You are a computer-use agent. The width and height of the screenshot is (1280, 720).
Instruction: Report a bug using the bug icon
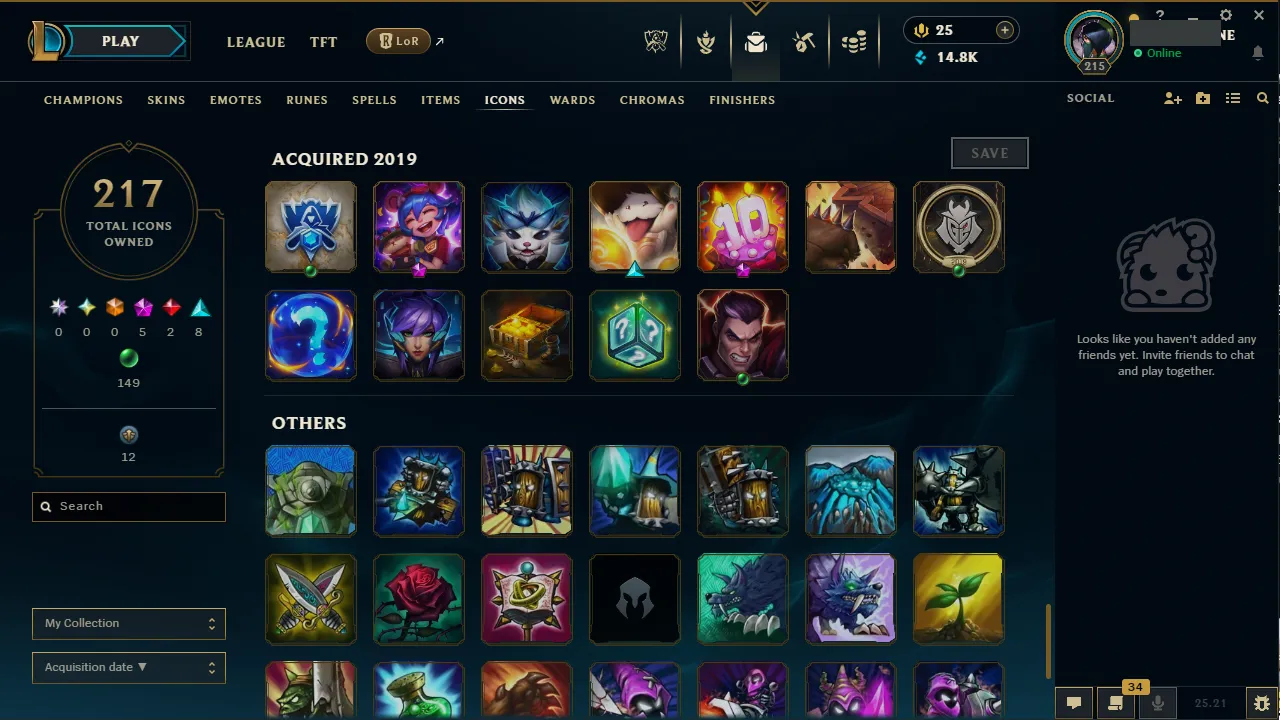click(x=1262, y=703)
